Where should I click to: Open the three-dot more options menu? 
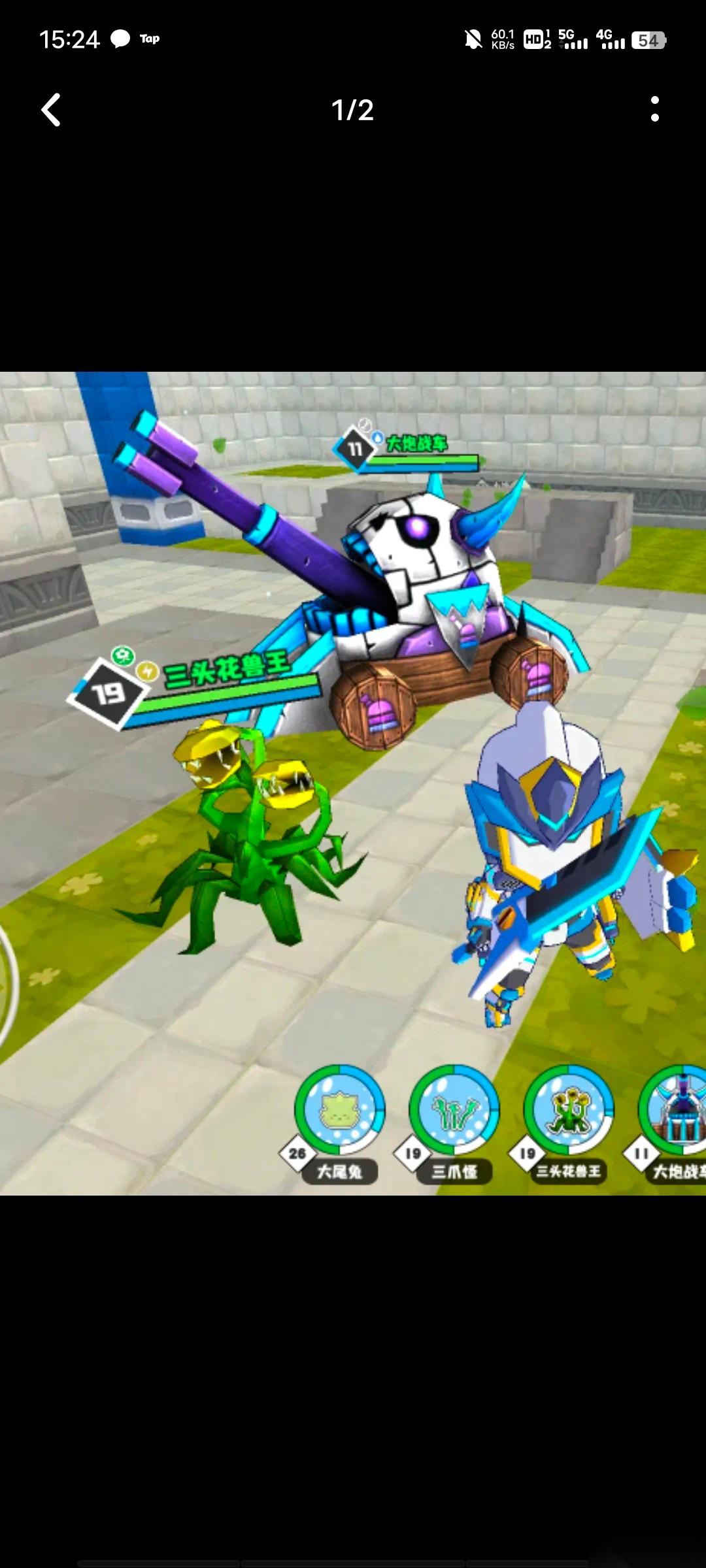coord(654,109)
